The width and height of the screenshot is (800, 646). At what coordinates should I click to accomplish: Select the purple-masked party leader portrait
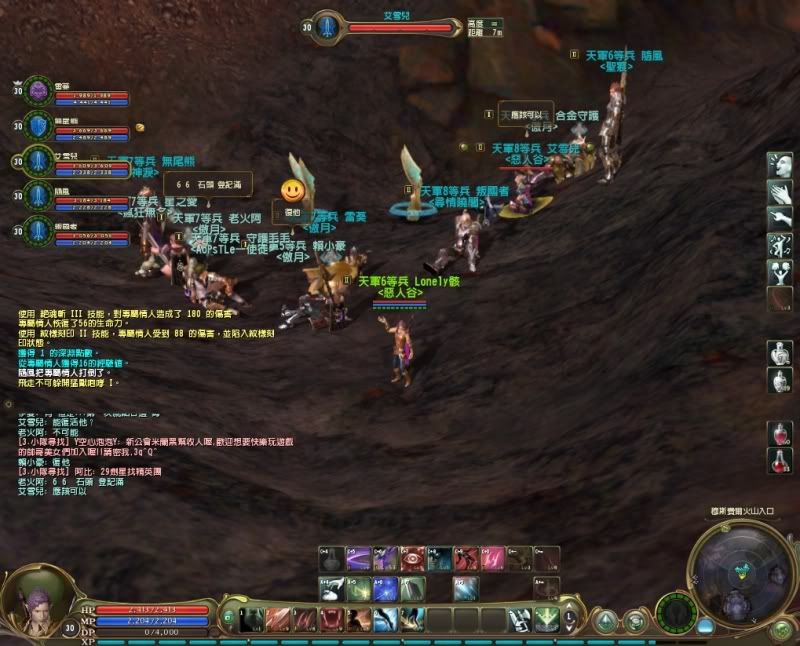[x=37, y=91]
